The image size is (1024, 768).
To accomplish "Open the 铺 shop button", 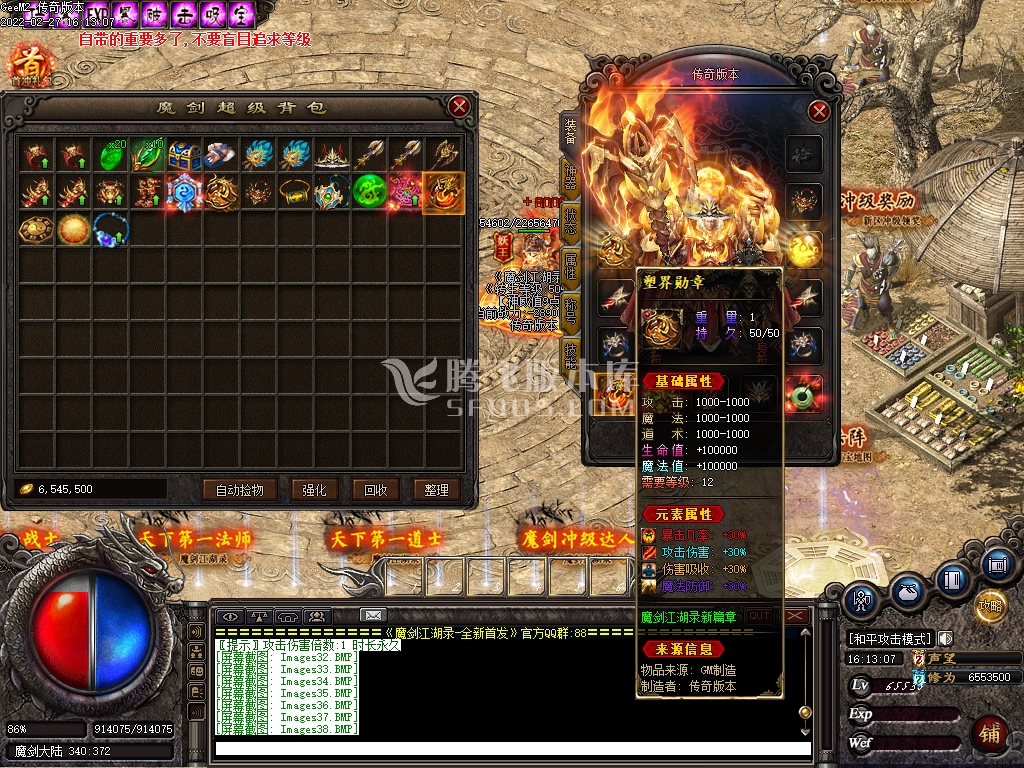I will tap(990, 733).
